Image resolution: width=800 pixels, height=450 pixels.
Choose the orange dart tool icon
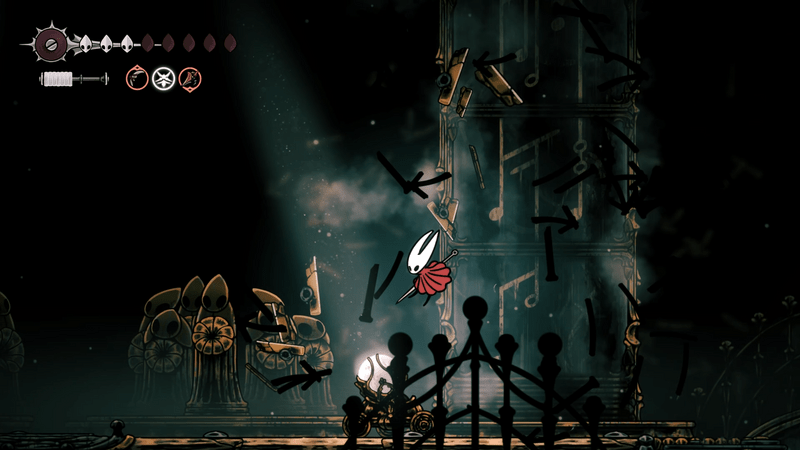pyautogui.click(x=189, y=77)
